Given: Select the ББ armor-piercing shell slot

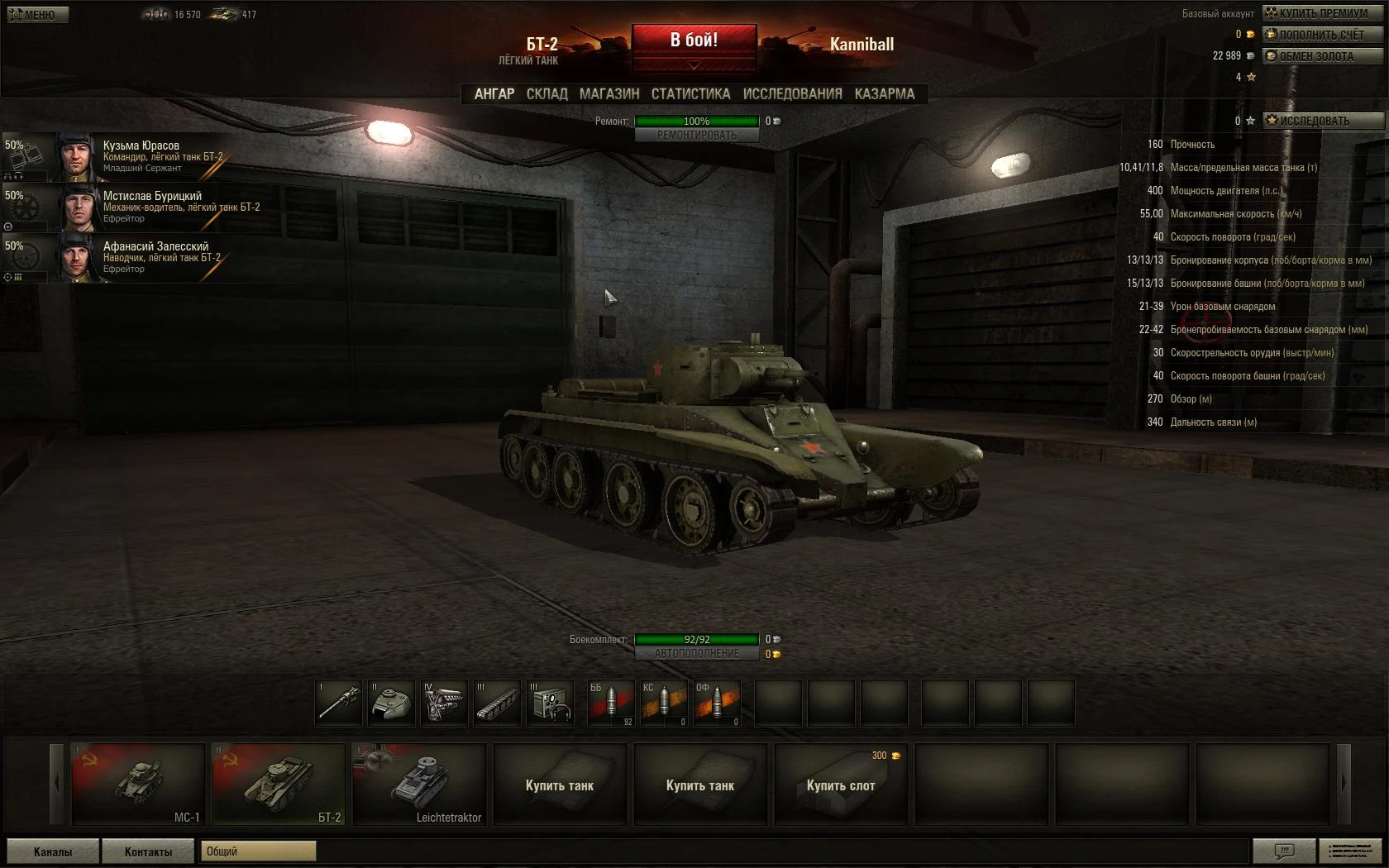Looking at the screenshot, I should pyautogui.click(x=610, y=703).
